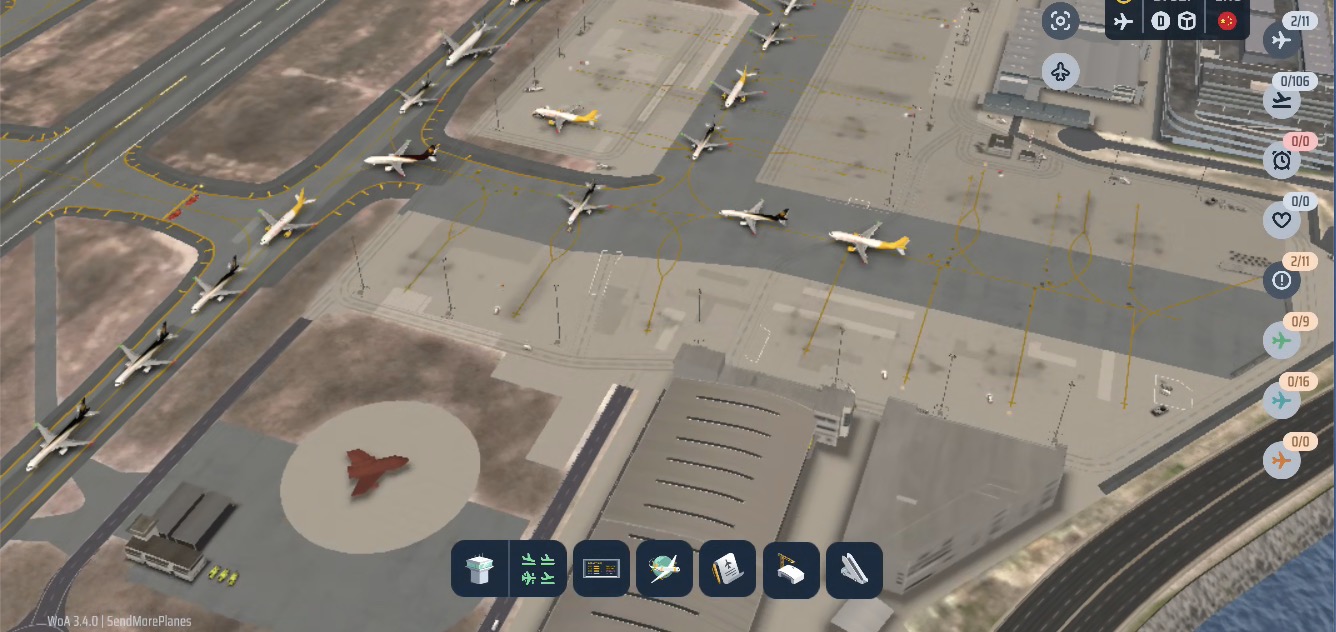
Task: Filter by green airplane 0/9
Action: click(x=1281, y=341)
